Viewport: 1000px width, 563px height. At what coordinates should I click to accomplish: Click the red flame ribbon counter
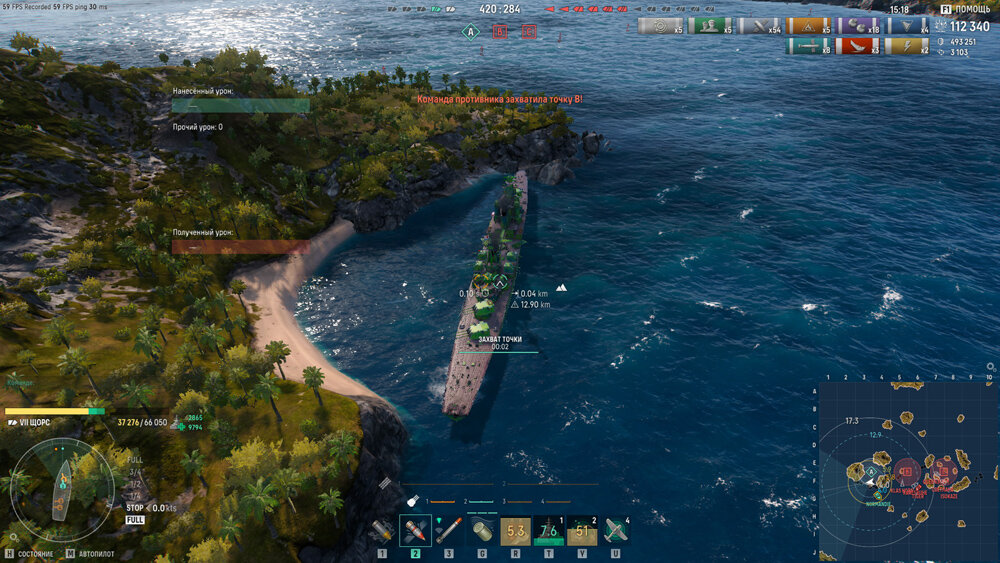click(x=855, y=46)
